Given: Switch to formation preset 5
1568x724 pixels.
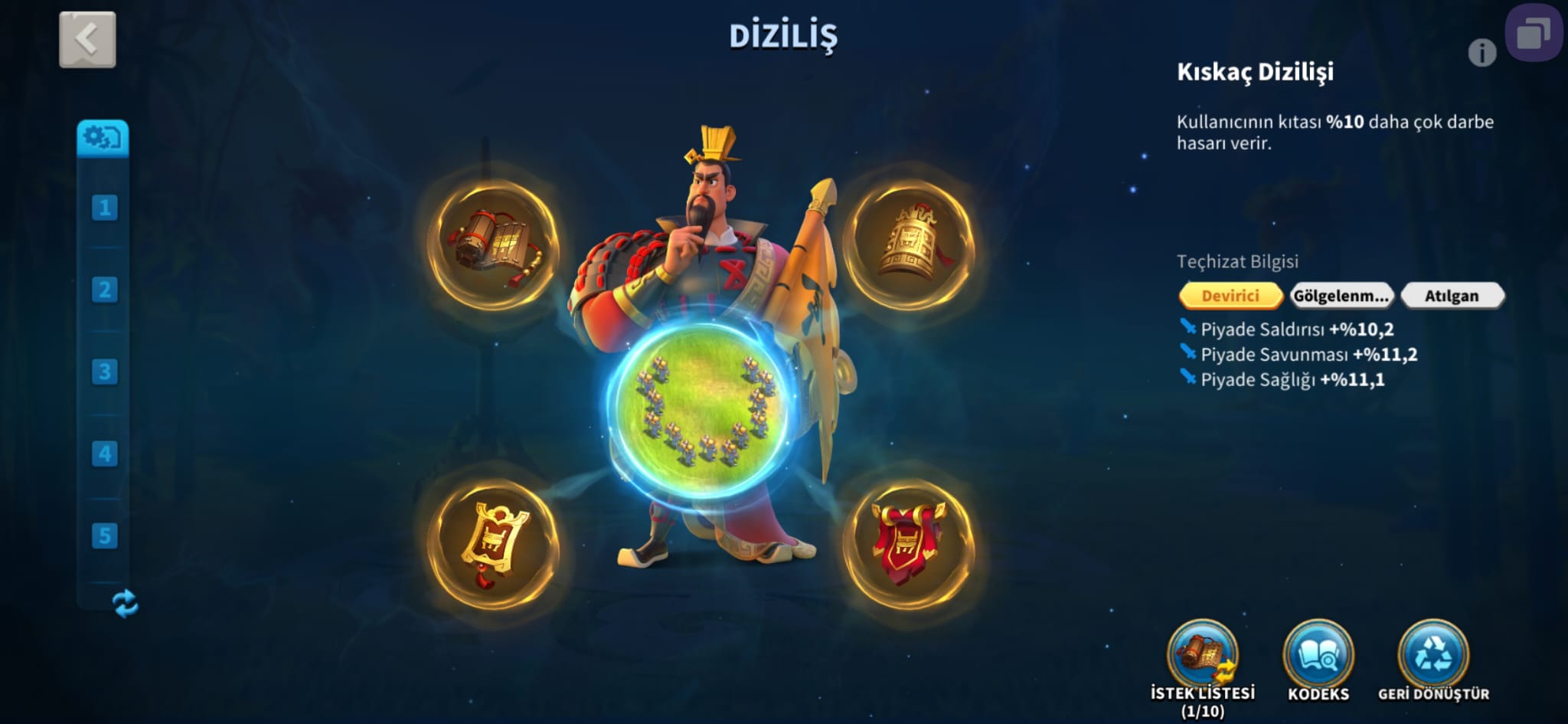Looking at the screenshot, I should click(x=104, y=536).
